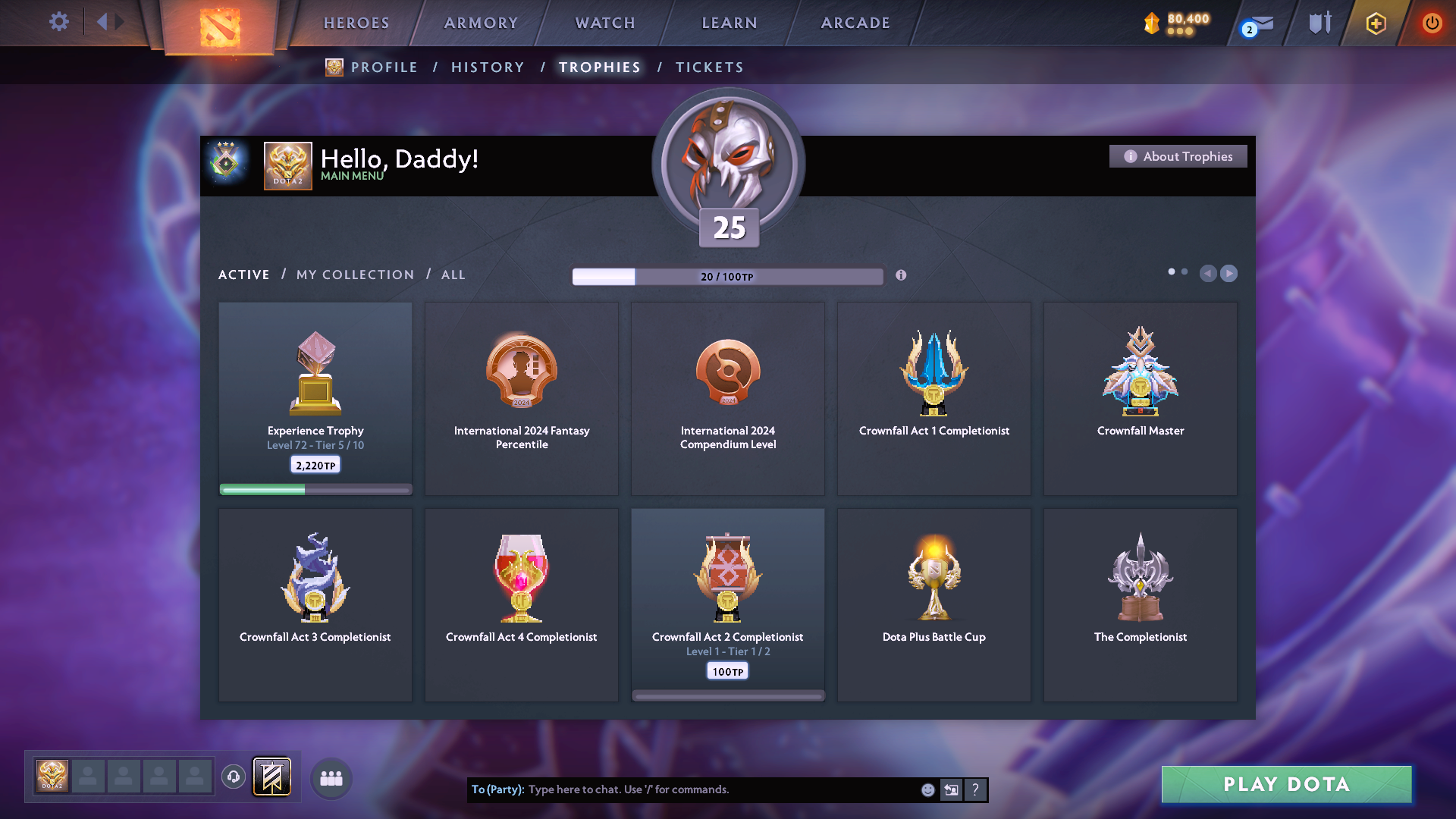The width and height of the screenshot is (1456, 819).
Task: Click the About Trophies button
Action: point(1178,156)
